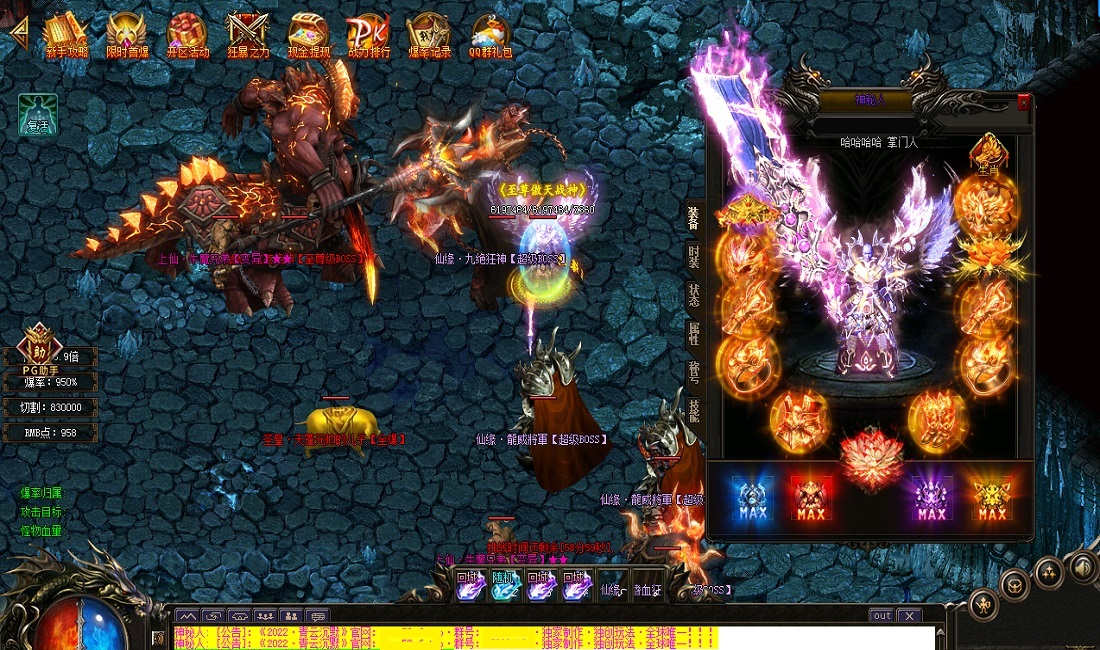This screenshot has width=1100, height=650.
Task: Open the 新手攻略 beginner guide
Action: [x=66, y=35]
